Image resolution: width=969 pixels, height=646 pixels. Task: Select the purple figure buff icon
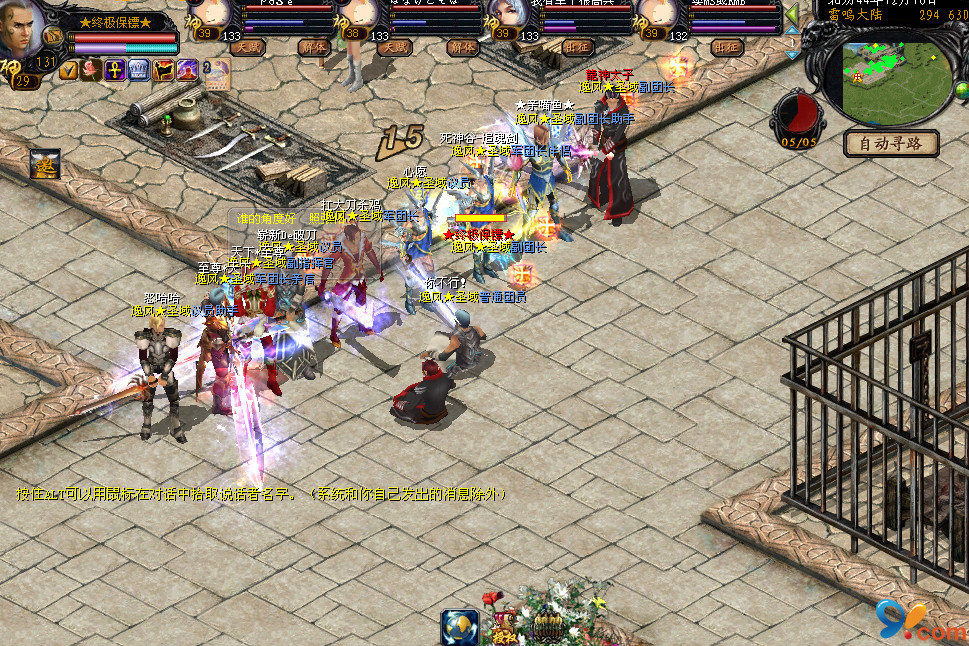(187, 70)
